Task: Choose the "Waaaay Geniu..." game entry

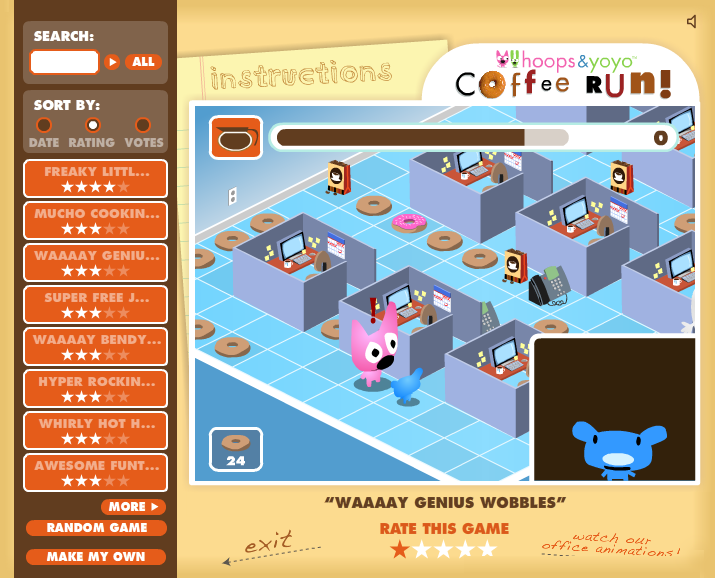Action: 96,263
